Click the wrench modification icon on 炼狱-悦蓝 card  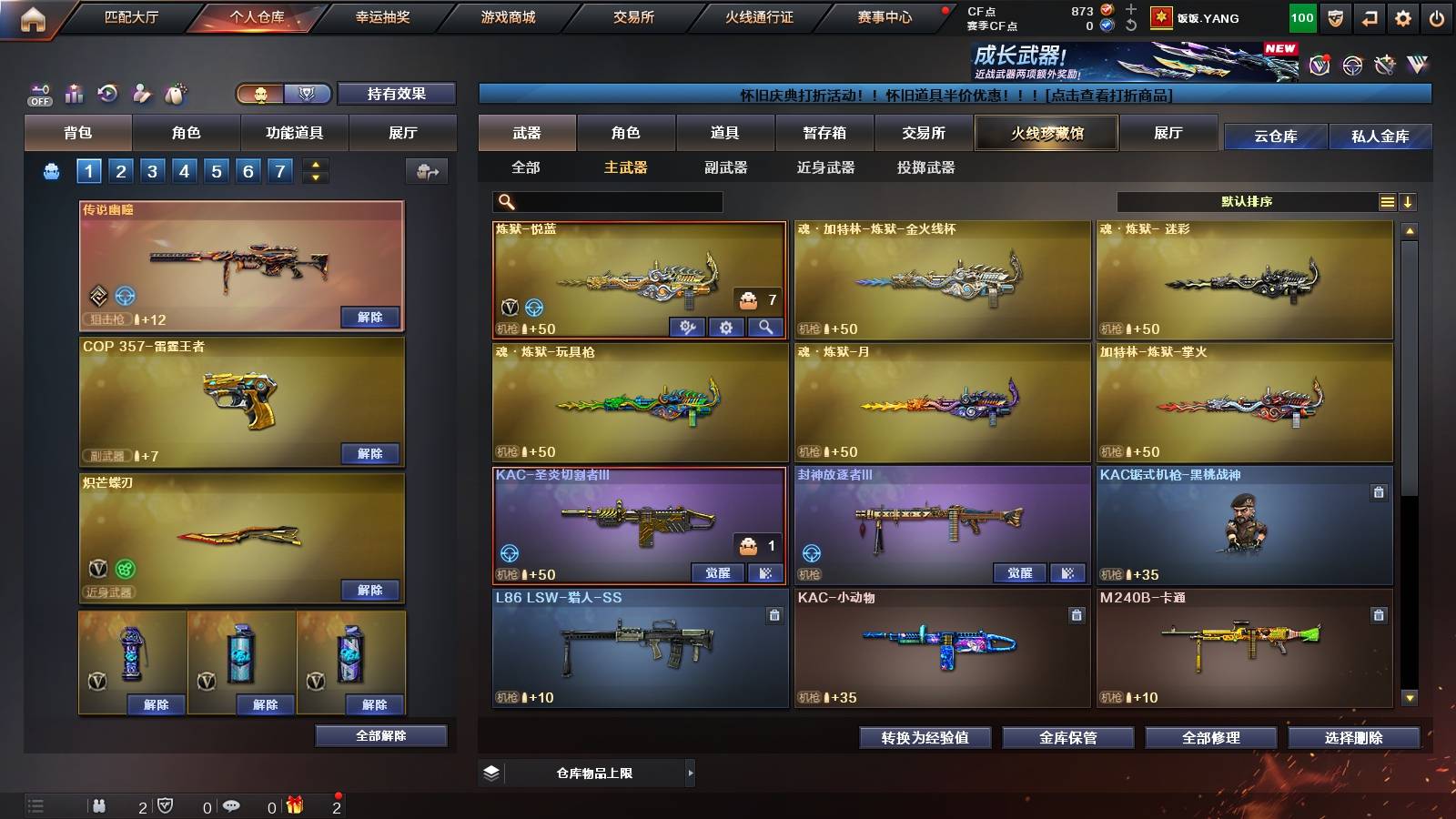click(x=687, y=328)
